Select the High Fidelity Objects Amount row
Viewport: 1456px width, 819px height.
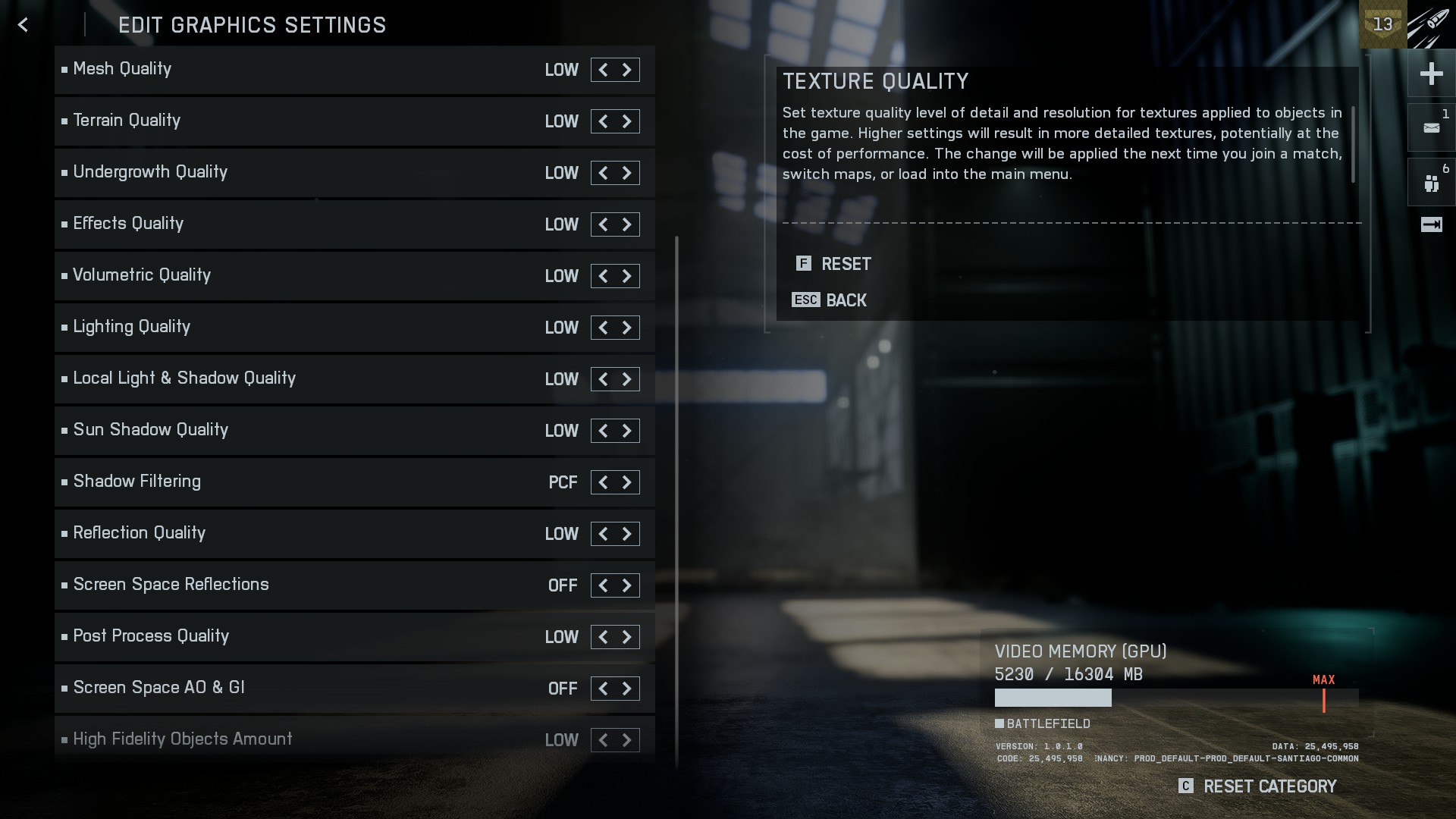coord(303,739)
